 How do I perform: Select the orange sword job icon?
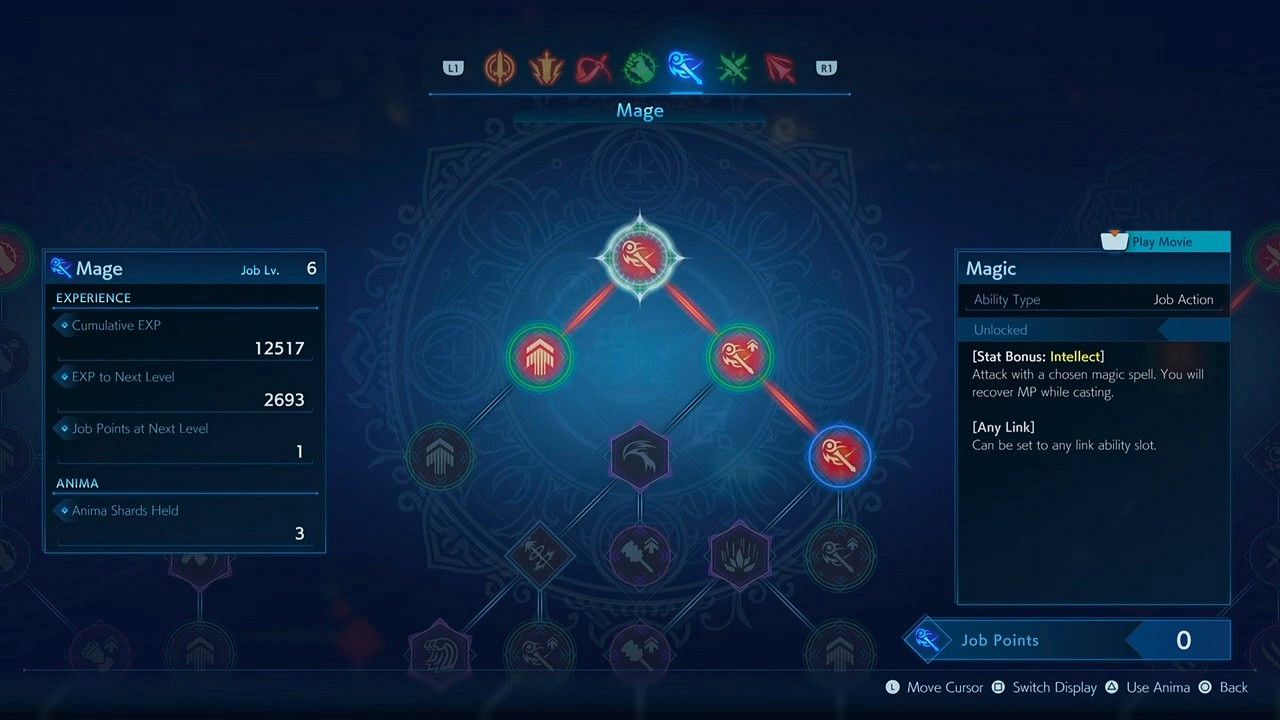[499, 68]
